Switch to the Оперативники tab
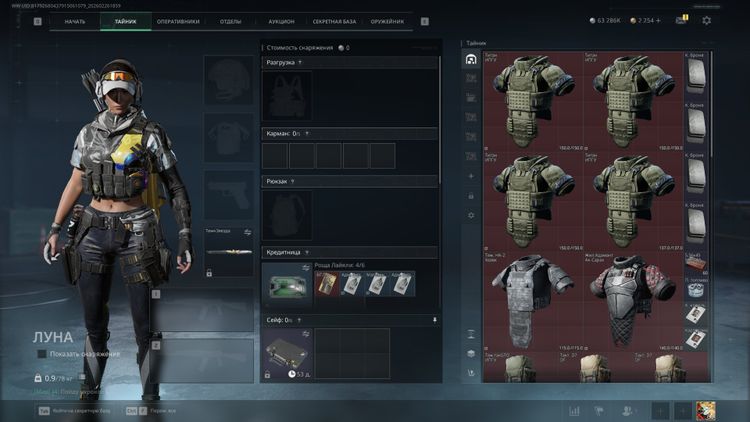Screen dimensions: 750x422 coord(178,21)
